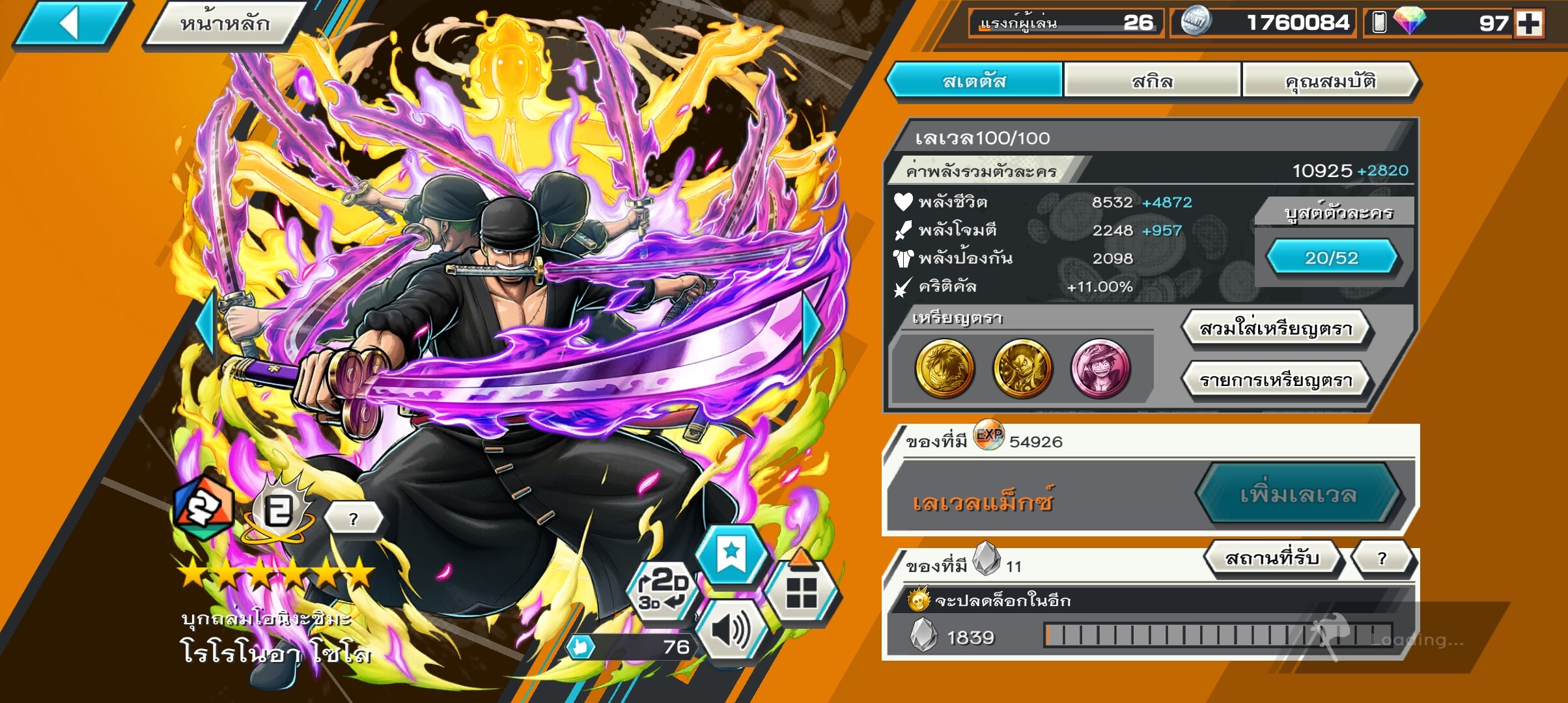Open the grid character list icon
This screenshot has height=703, width=1568.
click(802, 591)
